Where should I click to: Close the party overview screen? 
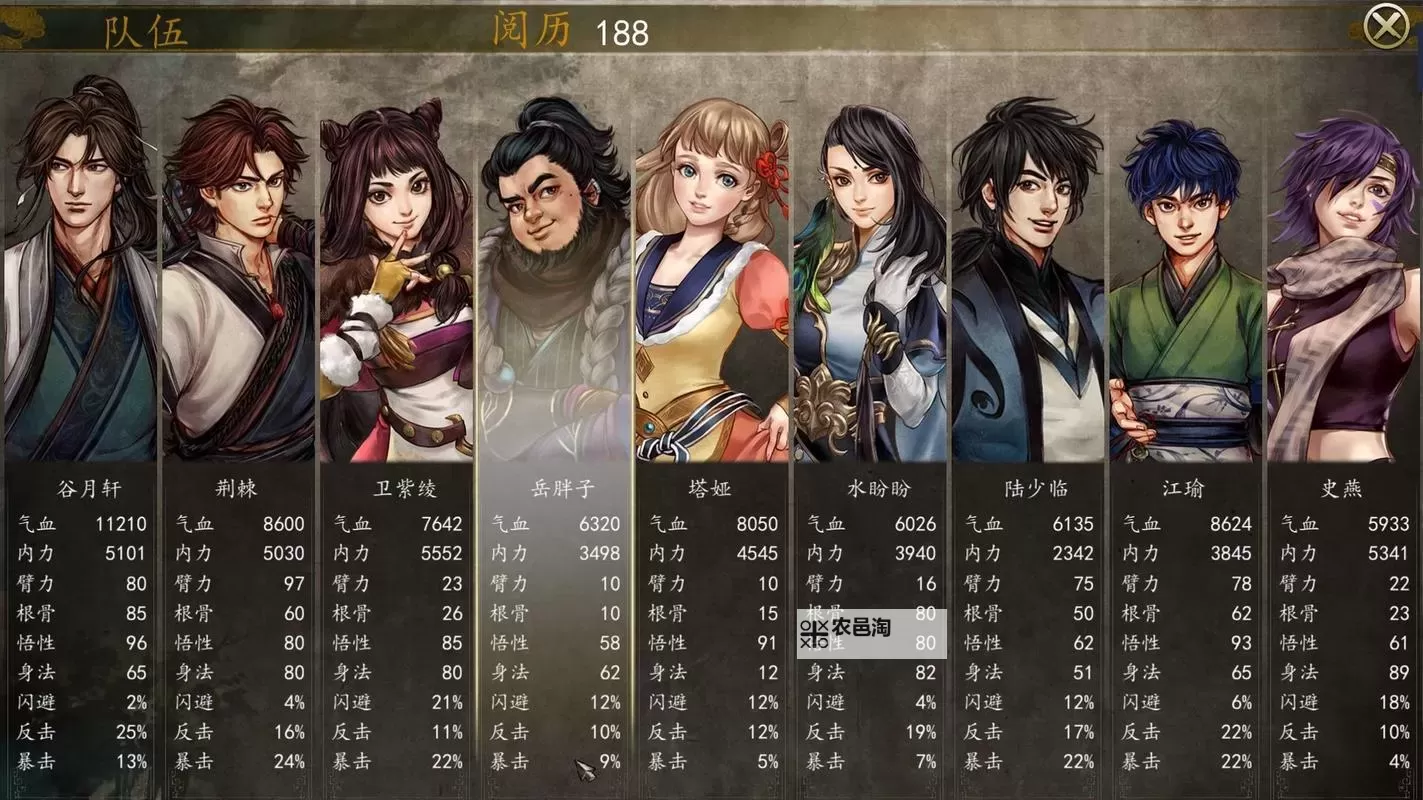coord(1387,24)
